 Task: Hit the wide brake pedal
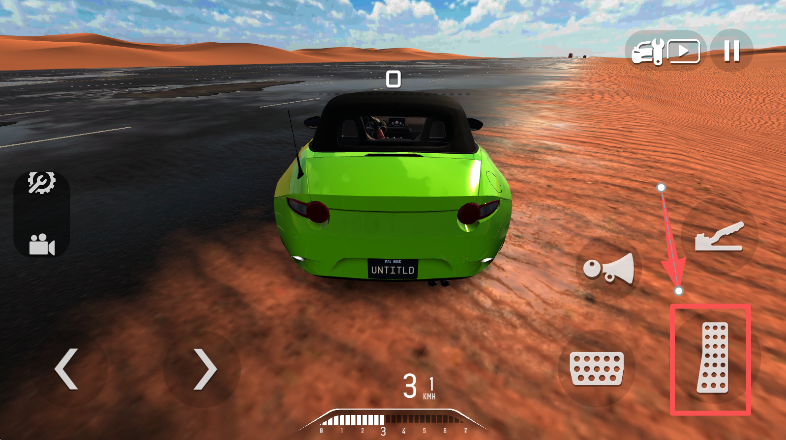pyautogui.click(x=595, y=368)
